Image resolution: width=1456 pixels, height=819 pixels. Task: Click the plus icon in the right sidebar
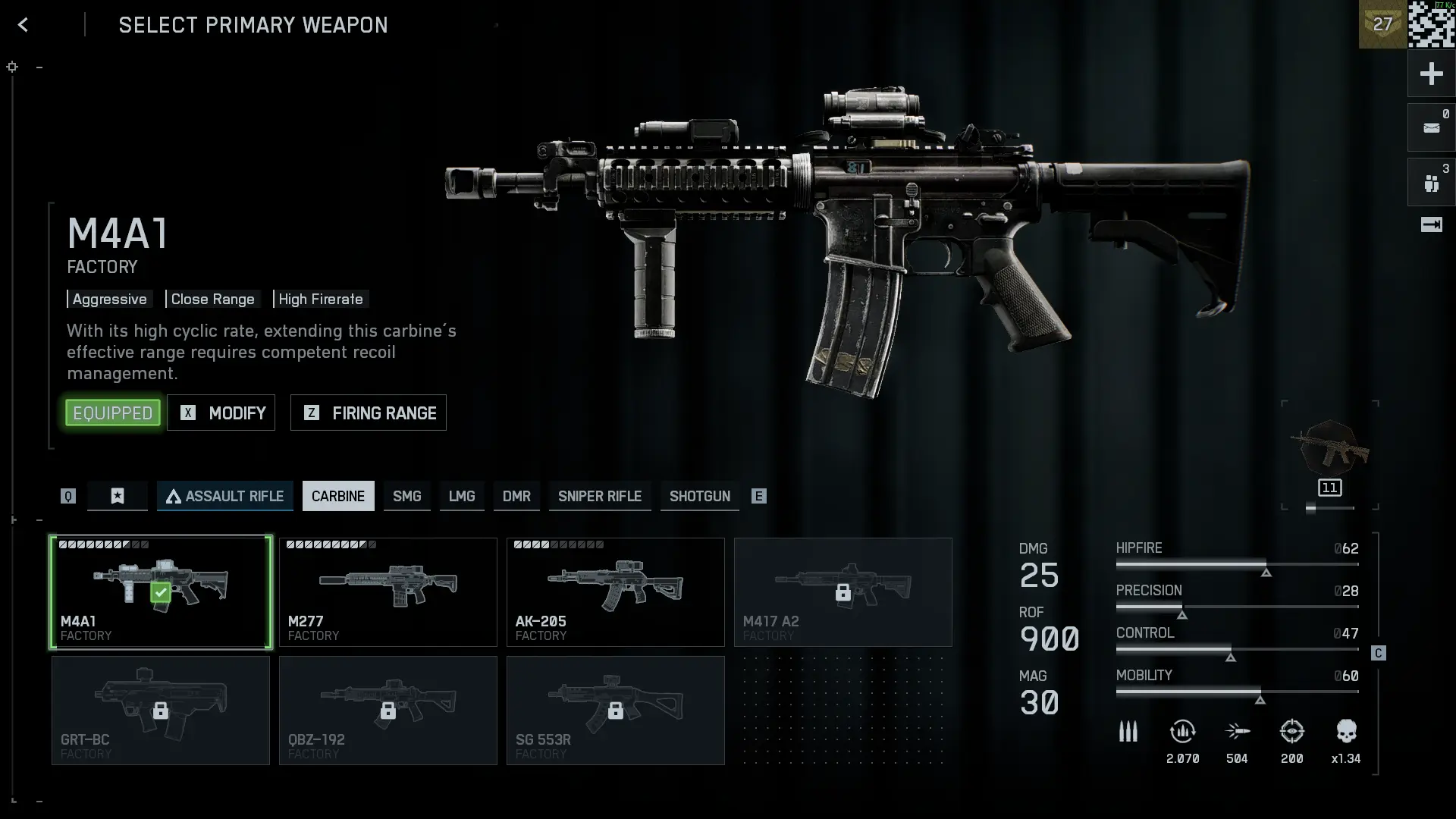[x=1432, y=74]
